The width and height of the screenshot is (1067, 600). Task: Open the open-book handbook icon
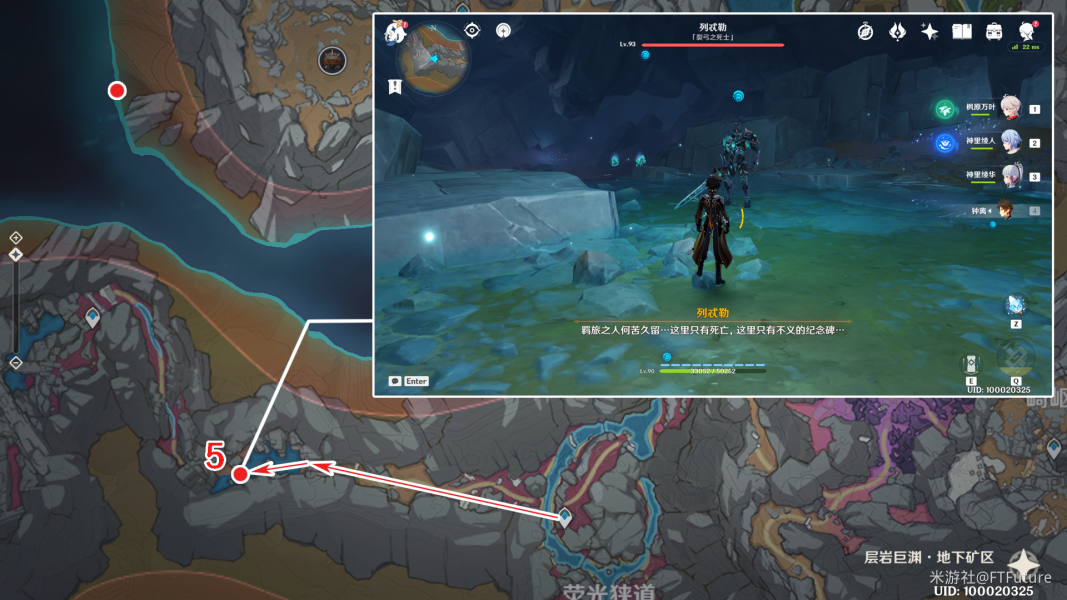962,32
